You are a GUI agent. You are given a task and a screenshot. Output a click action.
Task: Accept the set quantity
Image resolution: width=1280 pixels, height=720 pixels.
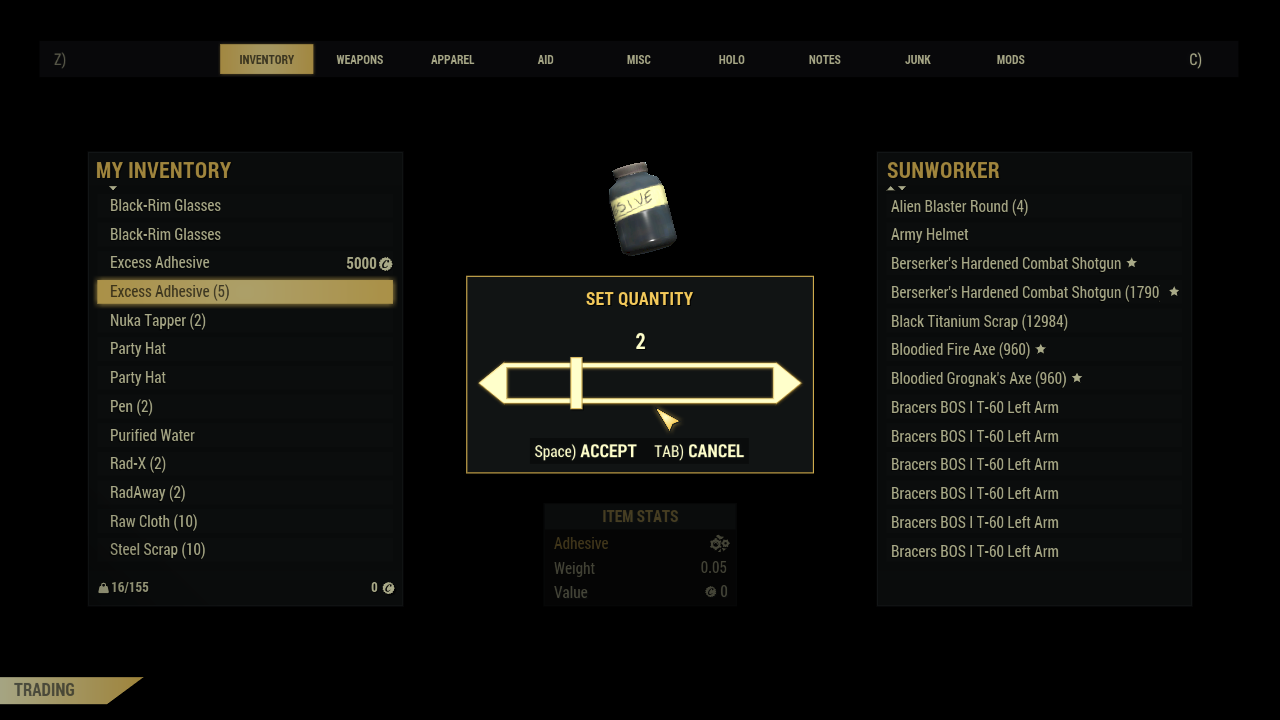coord(586,451)
